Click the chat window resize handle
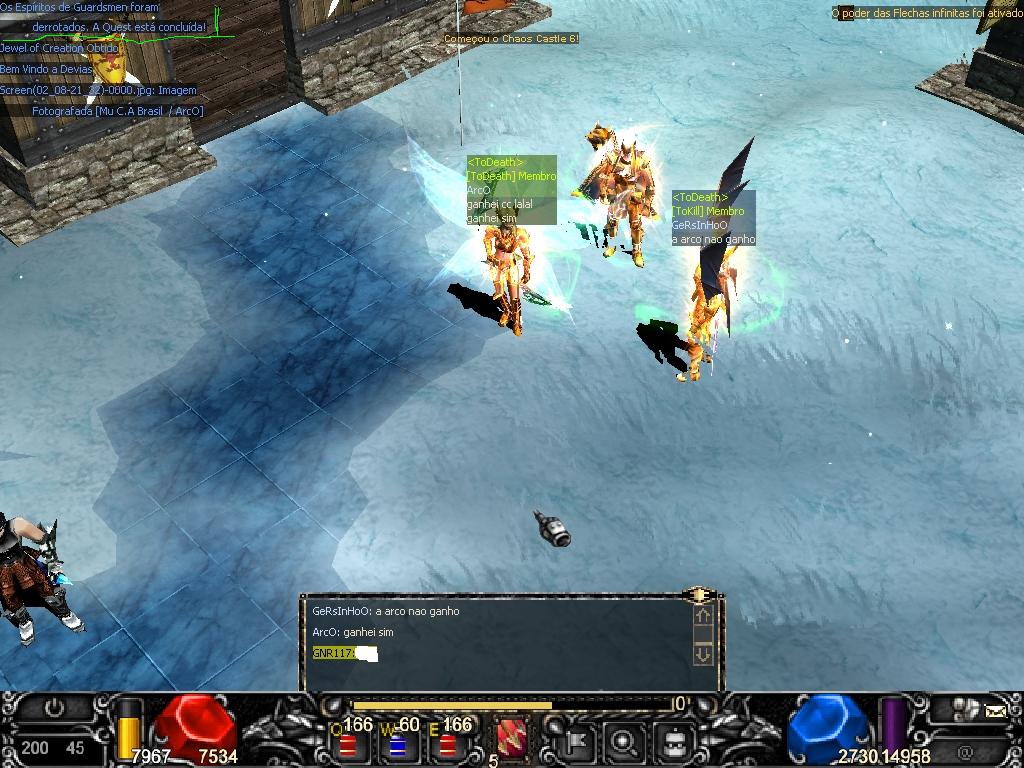Viewport: 1024px width, 768px height. pos(699,596)
